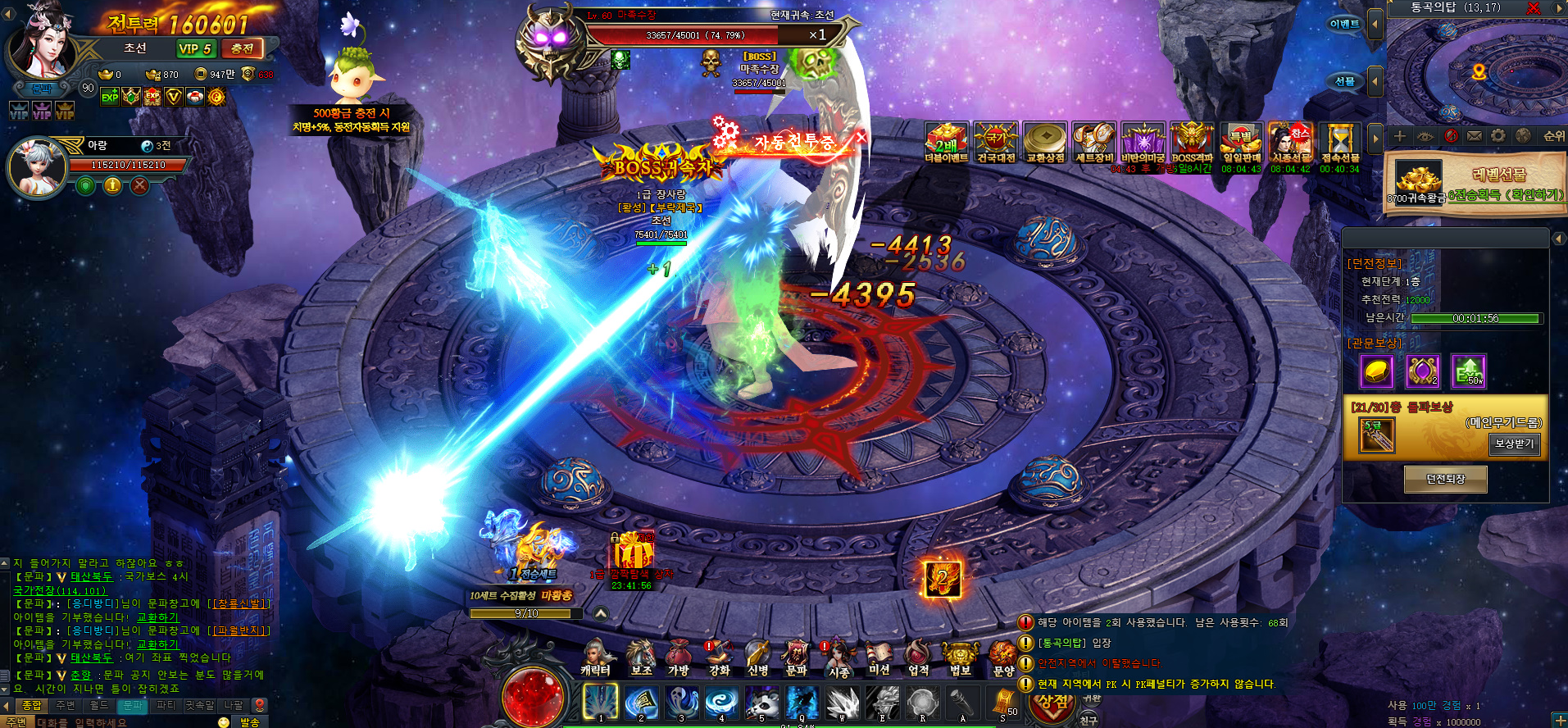Image resolution: width=1568 pixels, height=728 pixels.
Task: Send the chat message with 발송
Action: 249,721
